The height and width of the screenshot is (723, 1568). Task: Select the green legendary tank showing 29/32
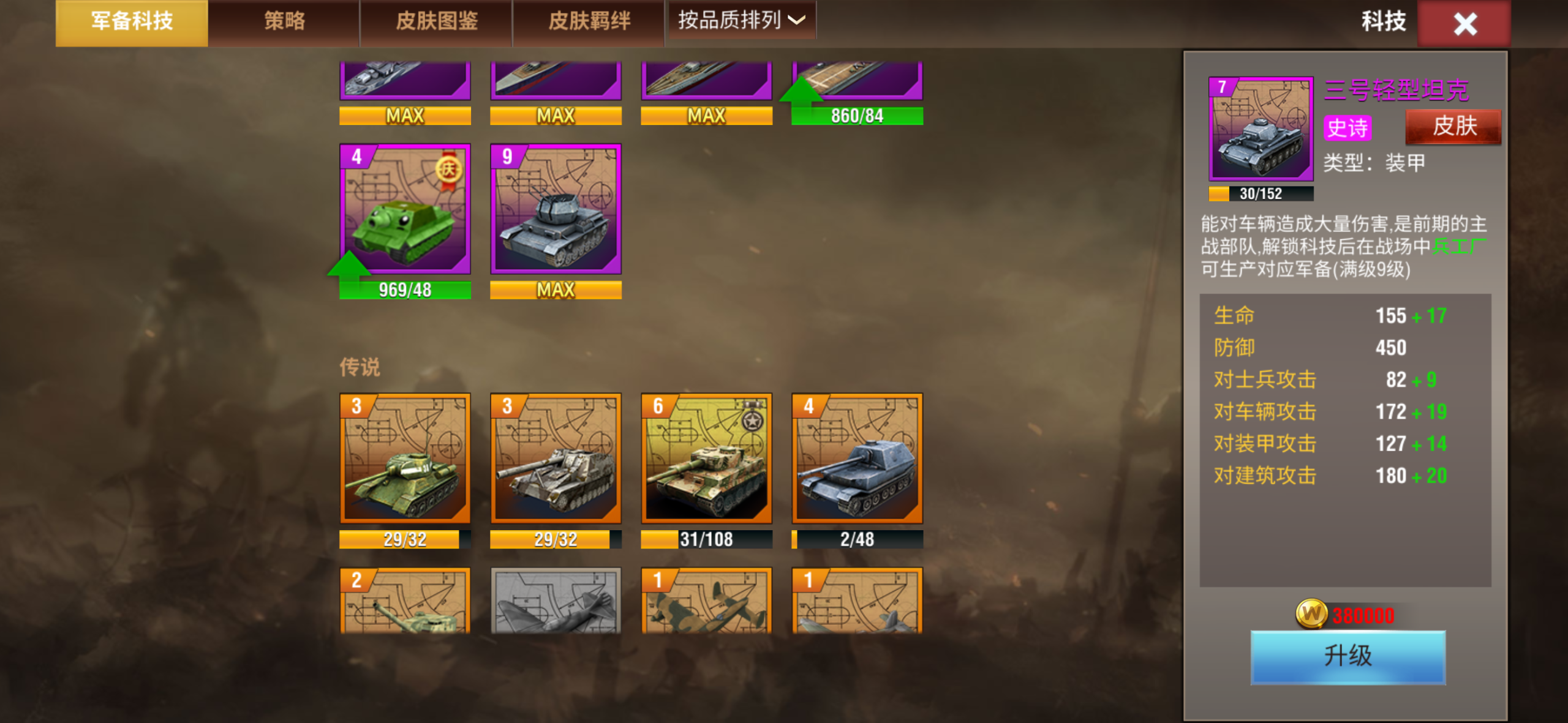(x=405, y=459)
